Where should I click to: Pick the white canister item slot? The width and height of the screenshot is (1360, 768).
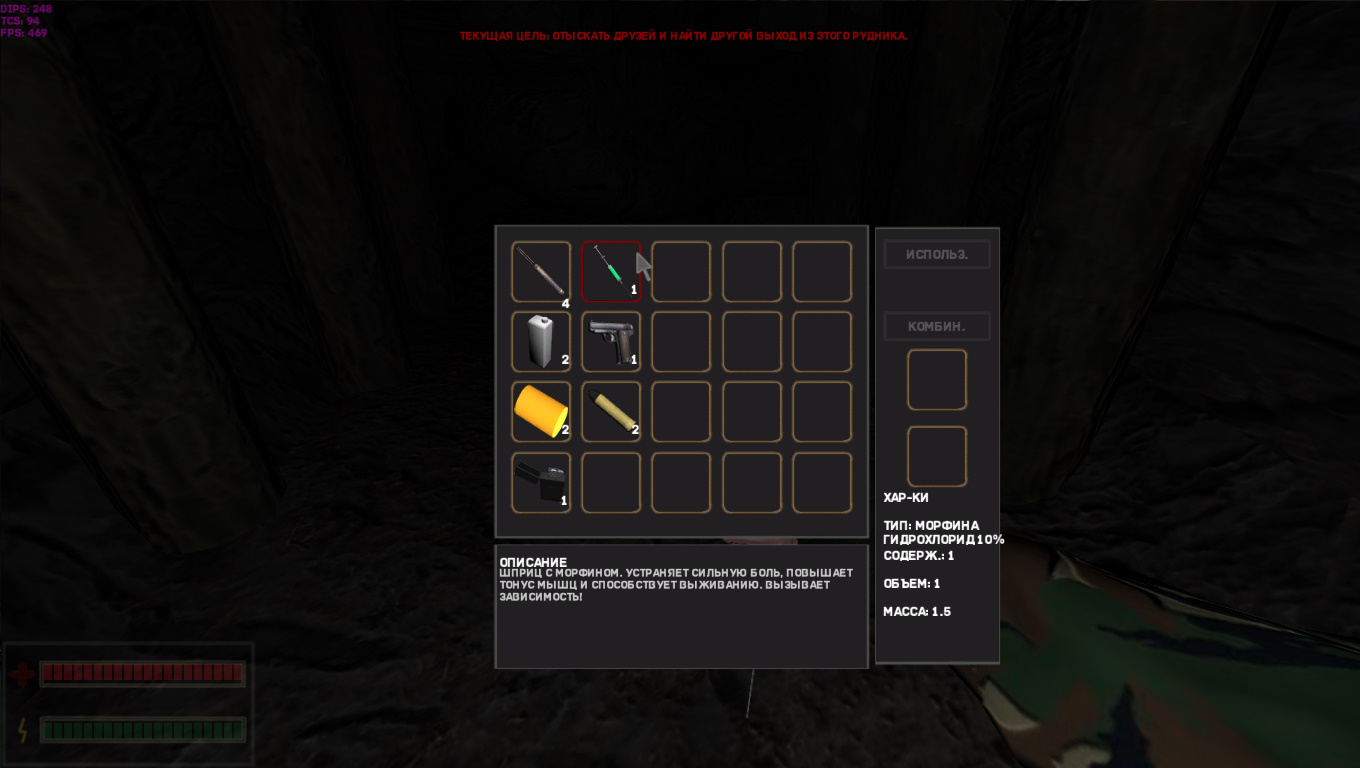(x=541, y=341)
